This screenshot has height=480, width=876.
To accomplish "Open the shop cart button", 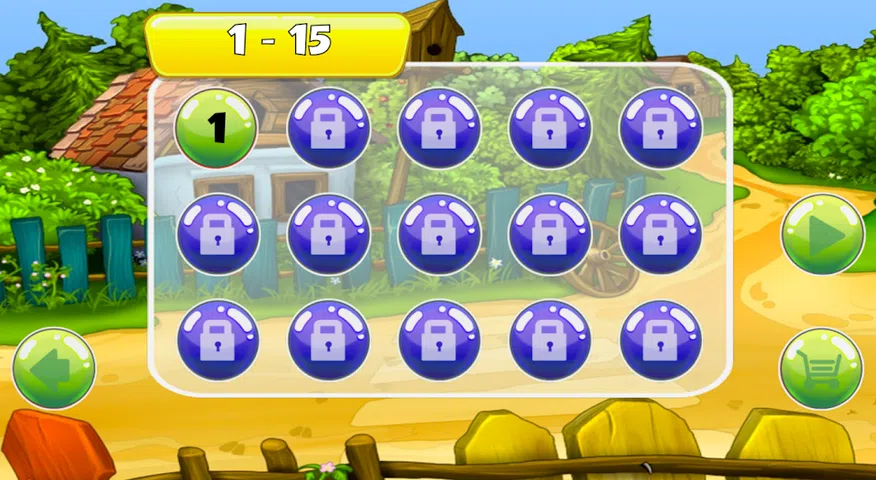I will 821,368.
